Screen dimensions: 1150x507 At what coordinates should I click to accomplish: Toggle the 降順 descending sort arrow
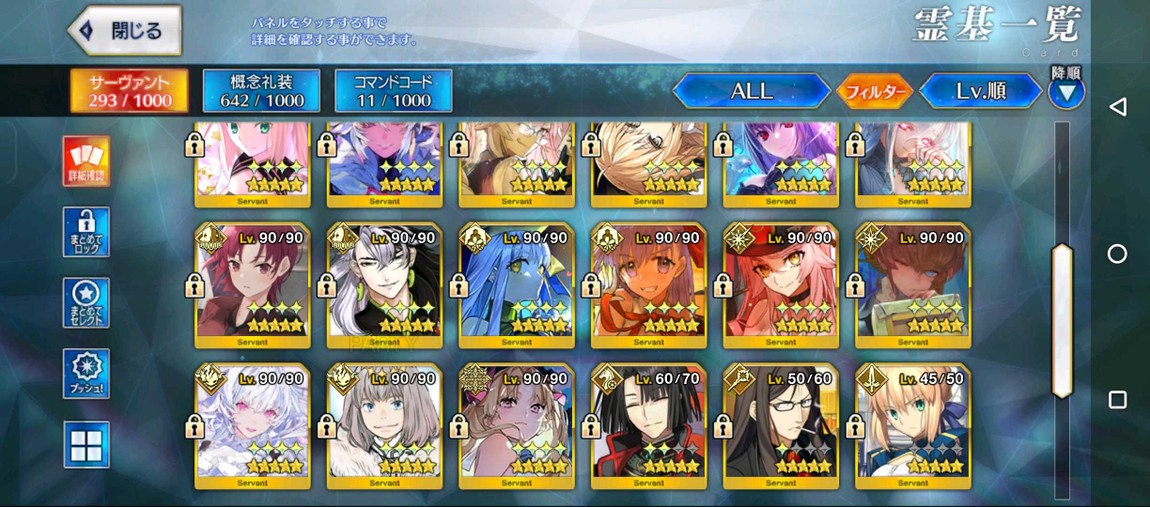click(1066, 93)
